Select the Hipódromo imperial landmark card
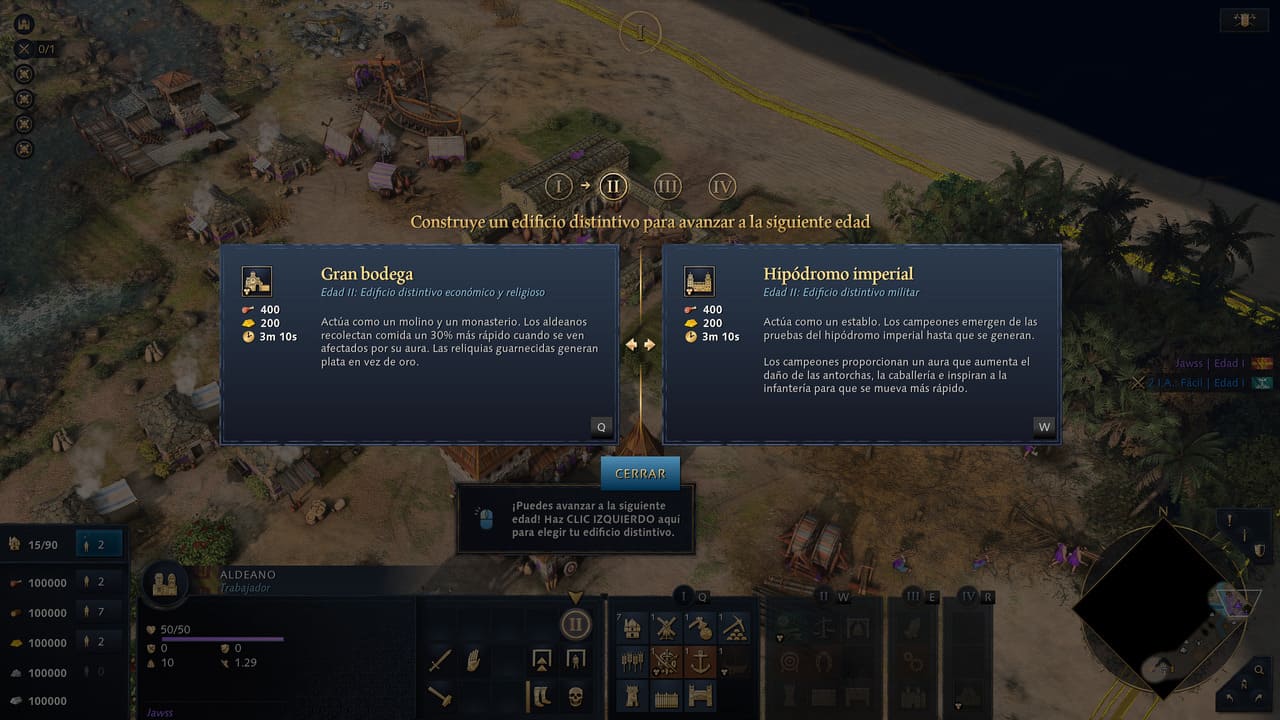1280x720 pixels. [861, 343]
